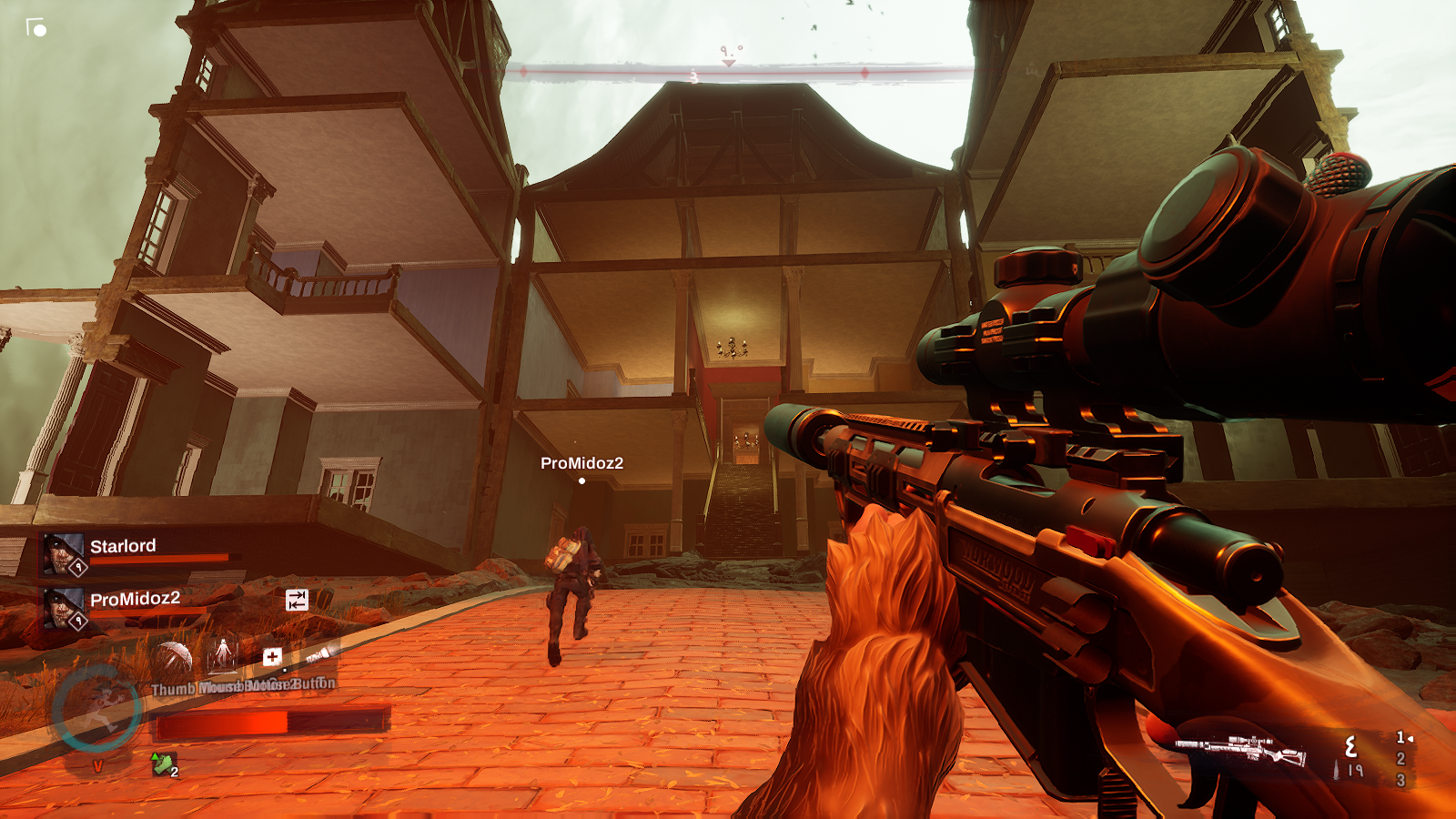
Task: Select weapon slot 3
Action: click(1400, 780)
